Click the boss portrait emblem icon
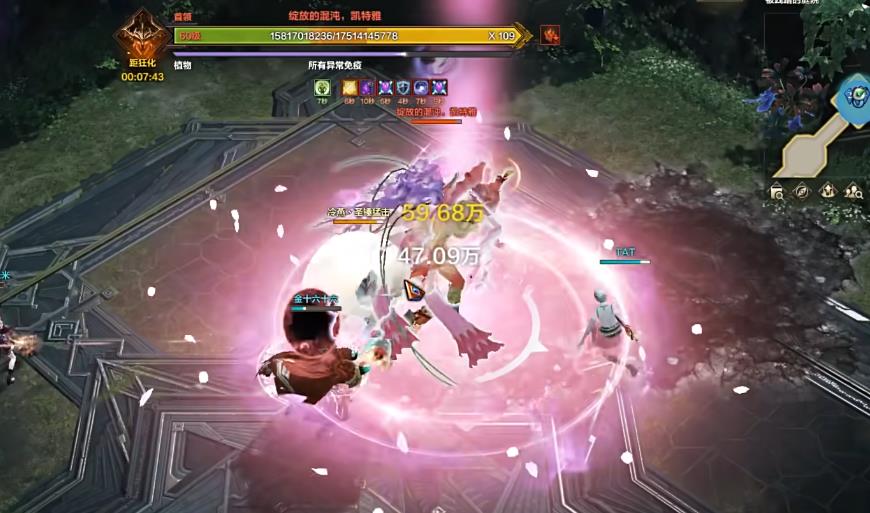The height and width of the screenshot is (513, 870). [141, 38]
